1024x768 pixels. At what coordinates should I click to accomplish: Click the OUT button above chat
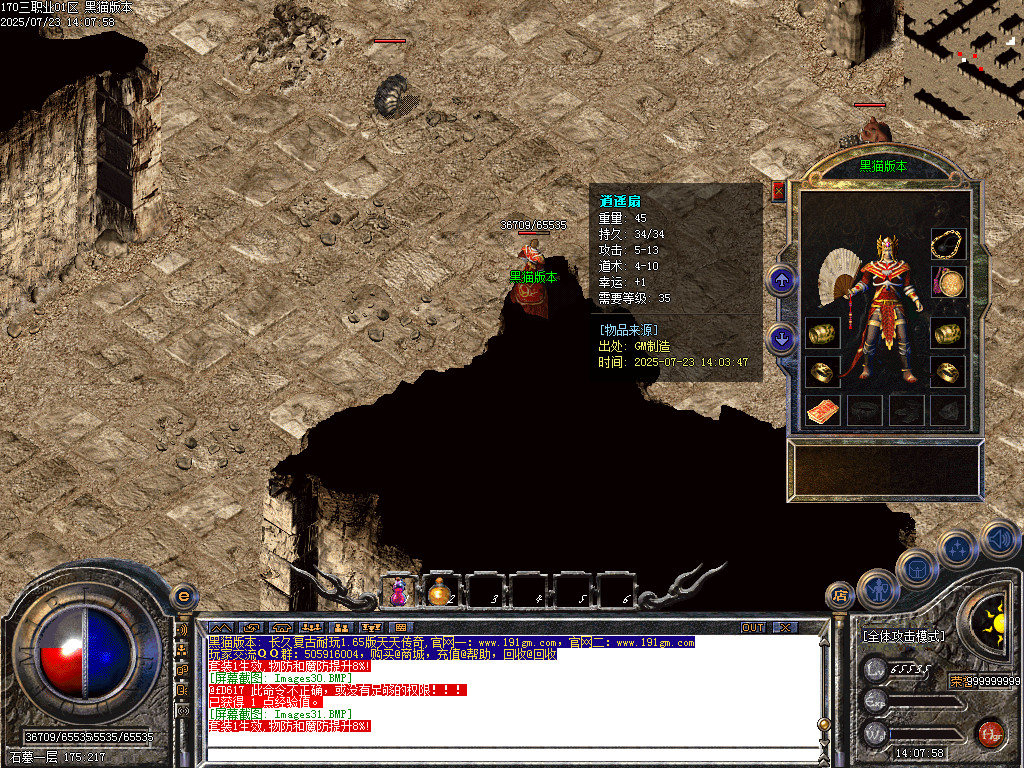[753, 627]
